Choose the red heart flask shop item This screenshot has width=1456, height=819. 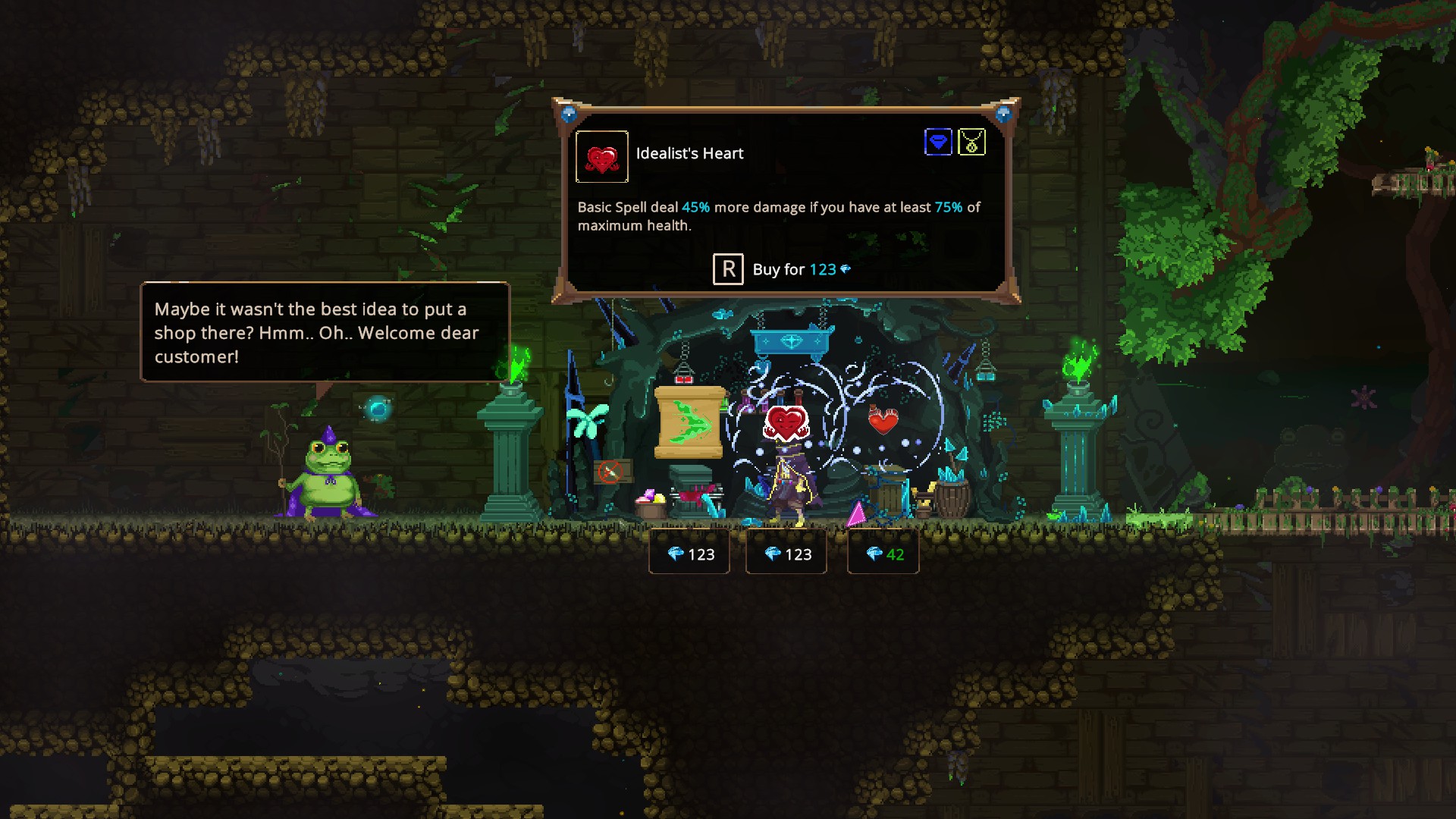click(x=883, y=419)
